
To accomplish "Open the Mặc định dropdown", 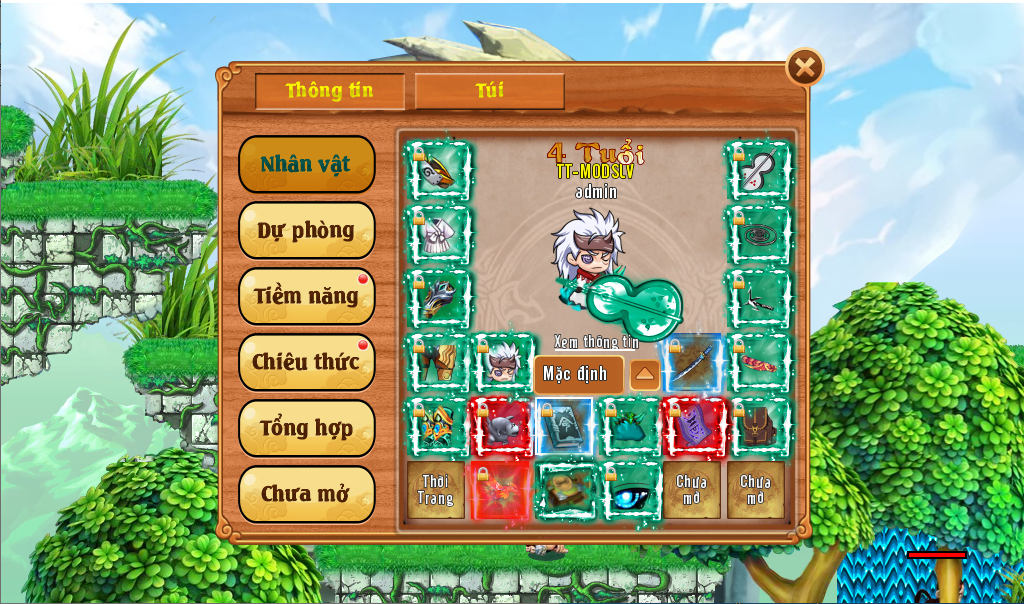I will pyautogui.click(x=578, y=375).
